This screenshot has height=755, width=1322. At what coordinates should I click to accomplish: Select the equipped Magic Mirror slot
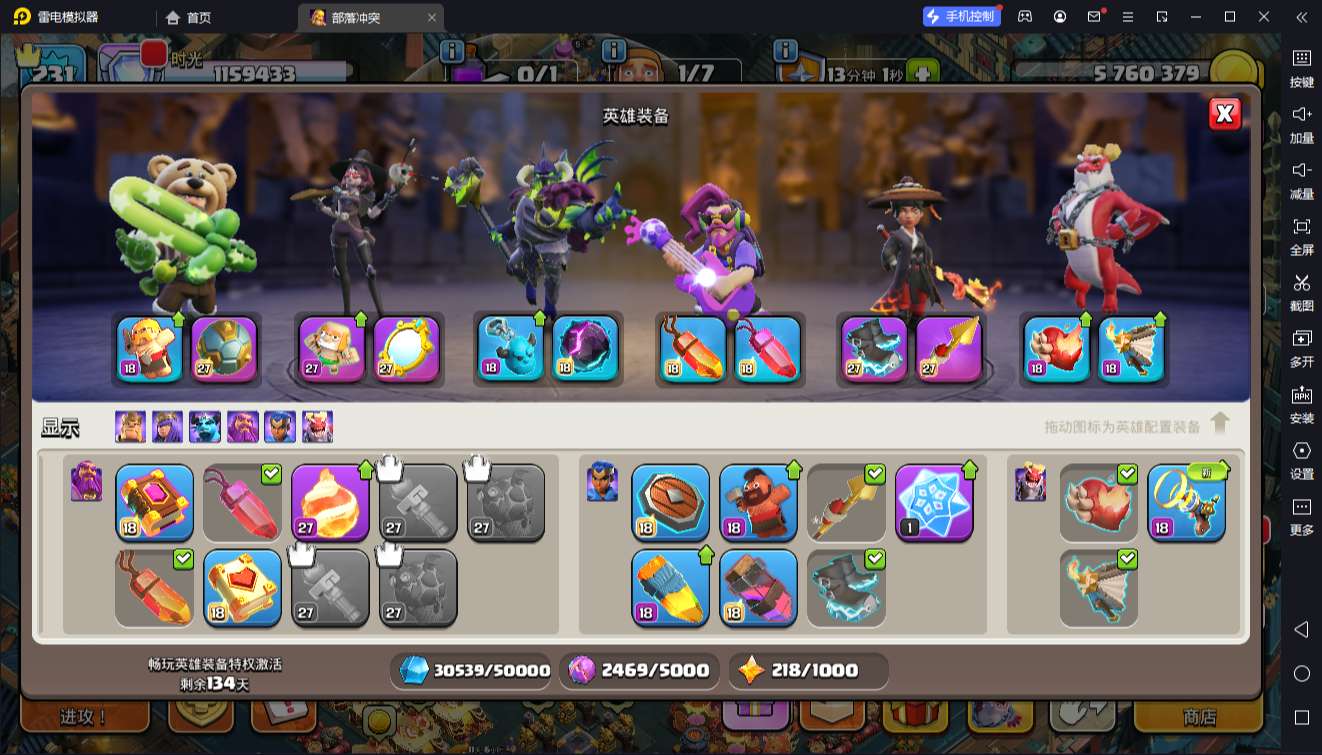(x=407, y=349)
